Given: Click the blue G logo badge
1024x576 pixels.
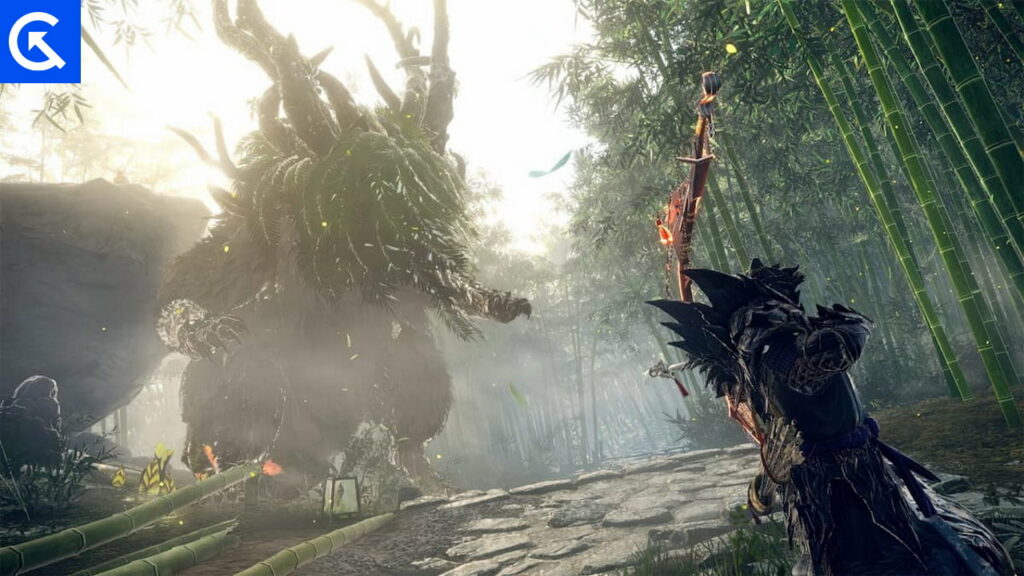Looking at the screenshot, I should pyautogui.click(x=40, y=41).
